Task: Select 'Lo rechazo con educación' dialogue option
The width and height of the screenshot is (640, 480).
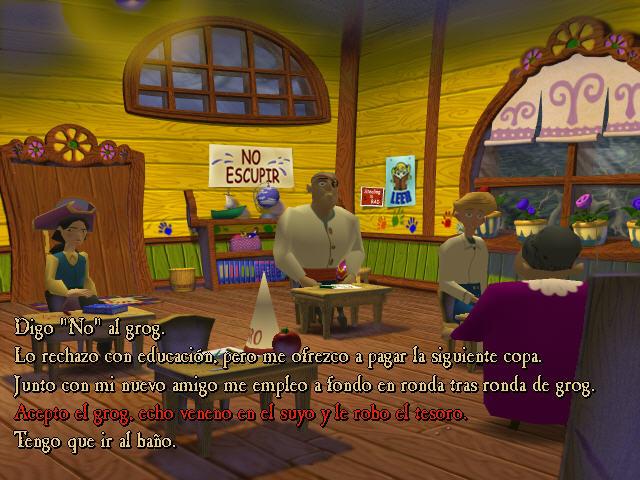Action: point(278,355)
